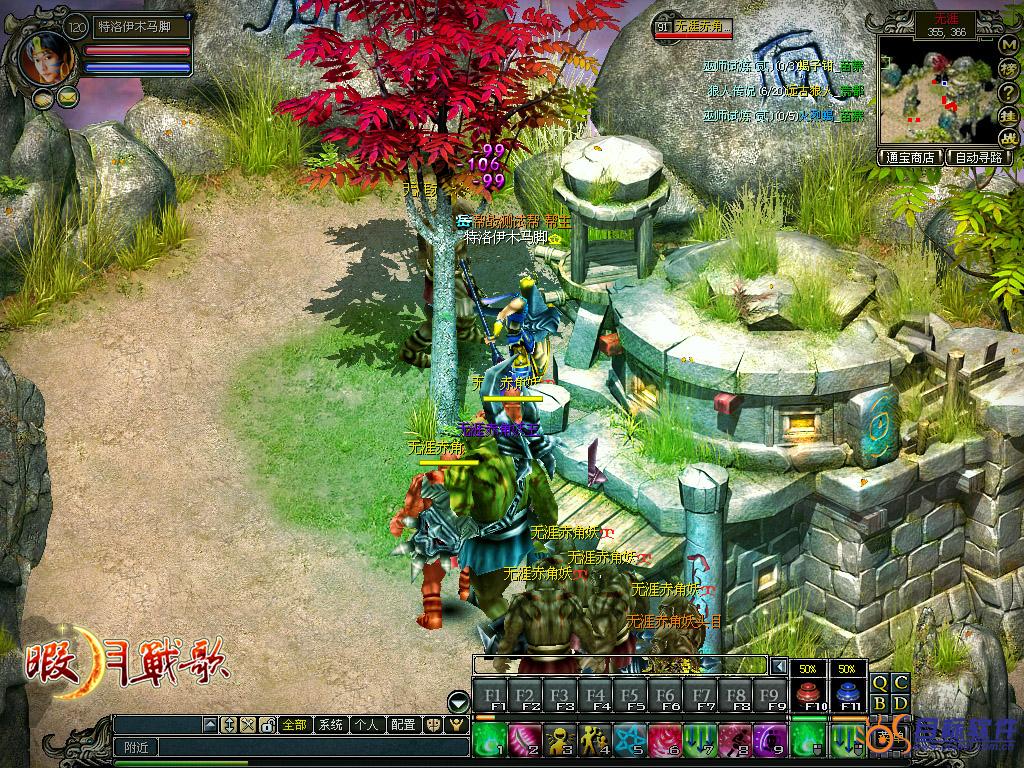This screenshot has width=1024, height=768.
Task: Switch to the 个人 chat tab
Action: click(366, 724)
